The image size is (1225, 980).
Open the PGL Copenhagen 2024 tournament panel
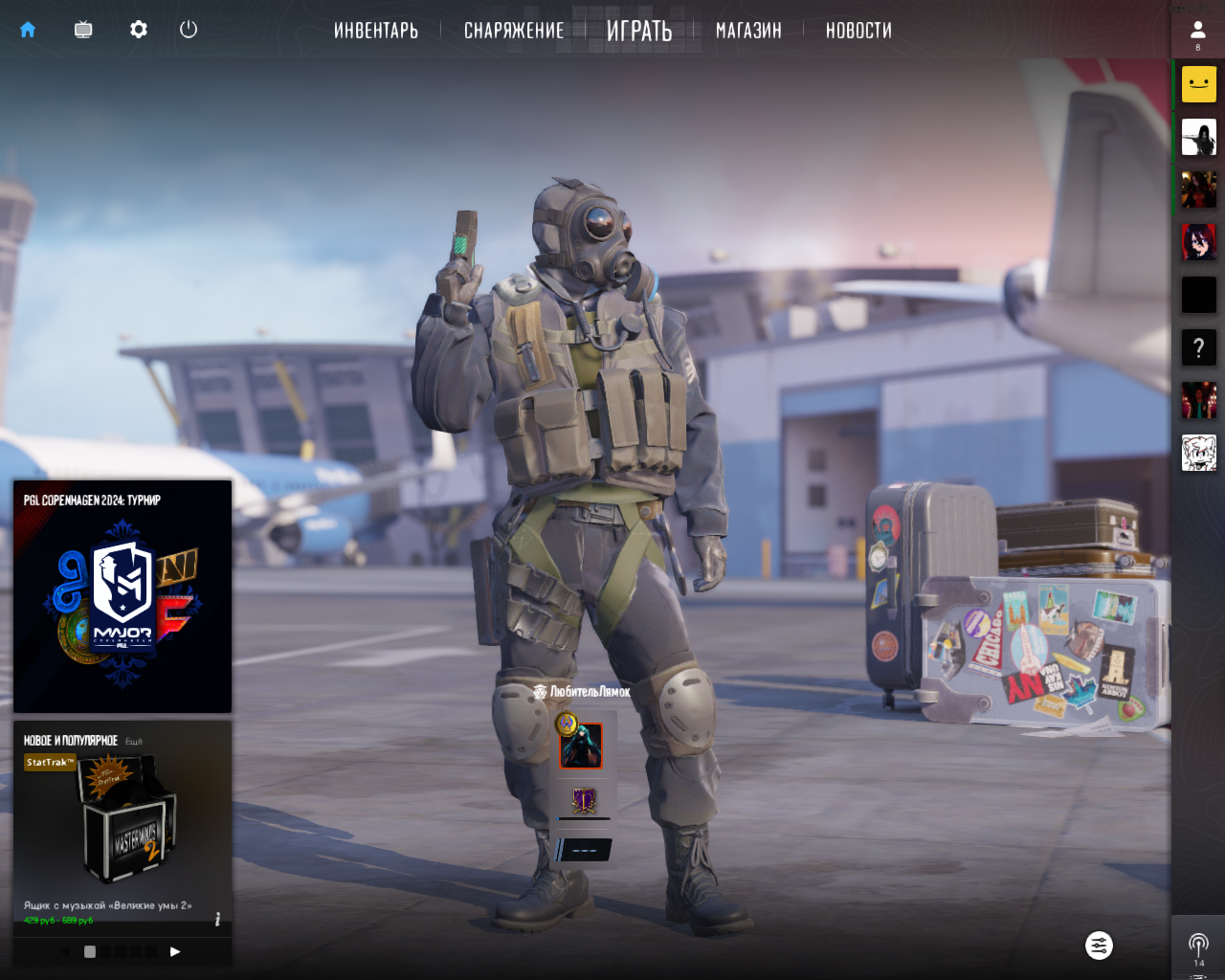122,597
